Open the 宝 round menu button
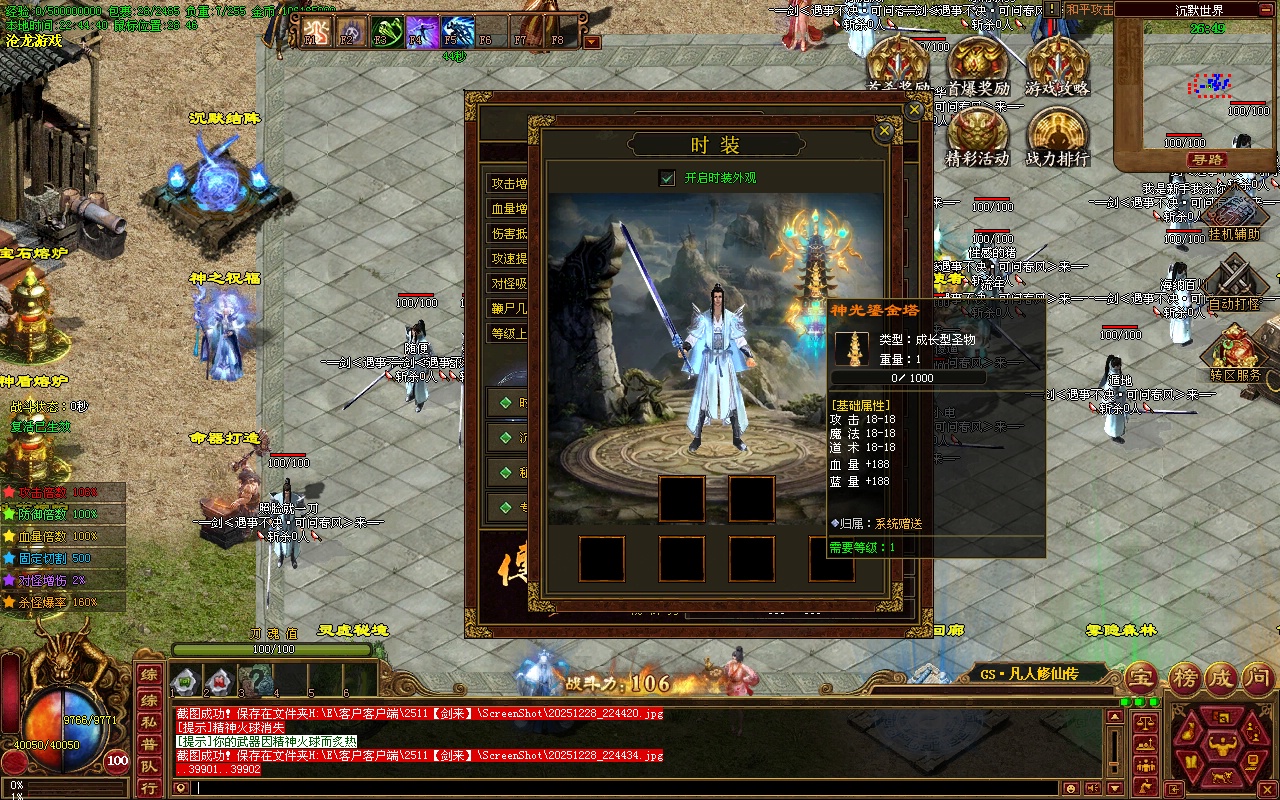The width and height of the screenshot is (1280, 800). 1142,678
